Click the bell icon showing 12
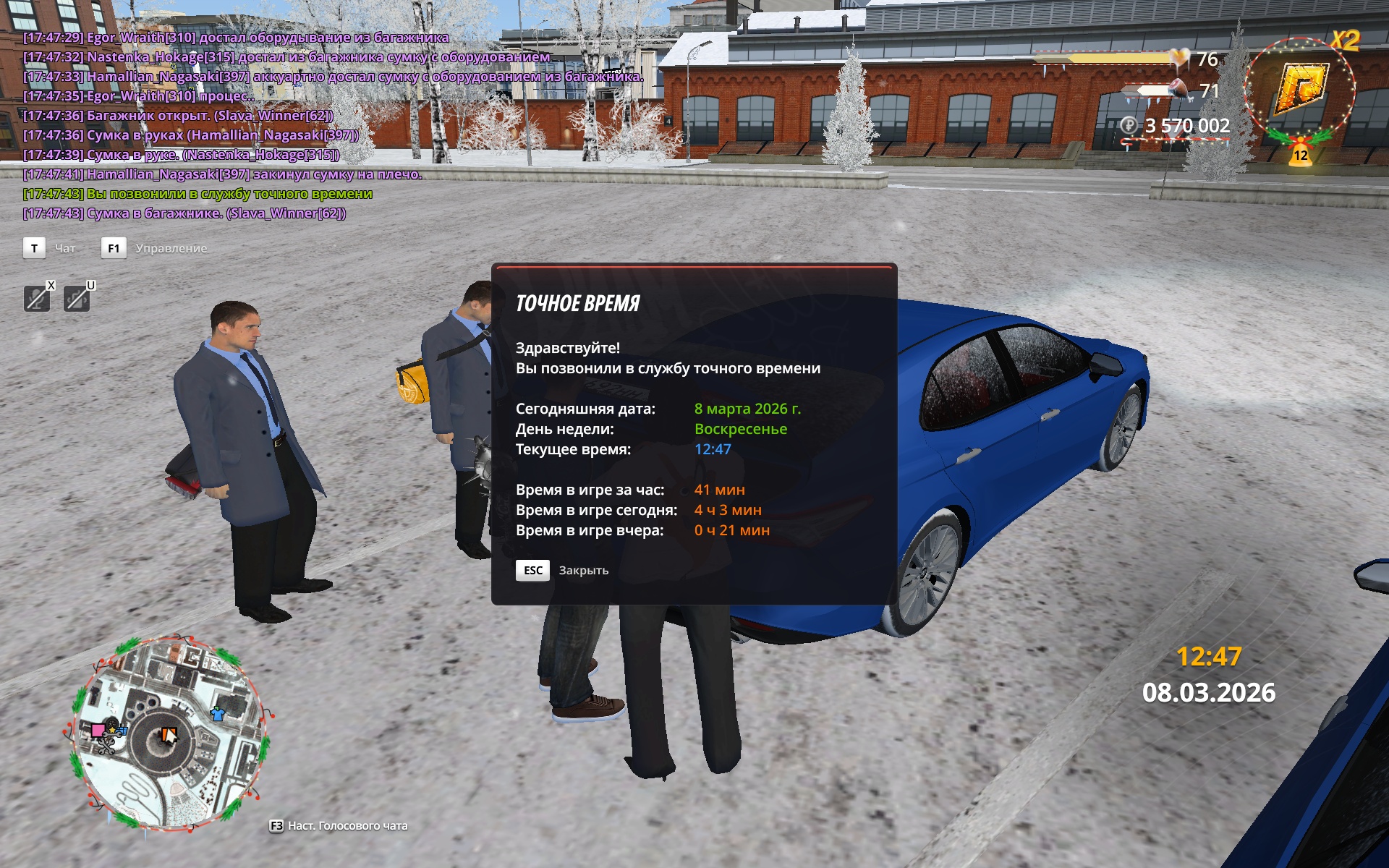The image size is (1389, 868). click(1300, 154)
